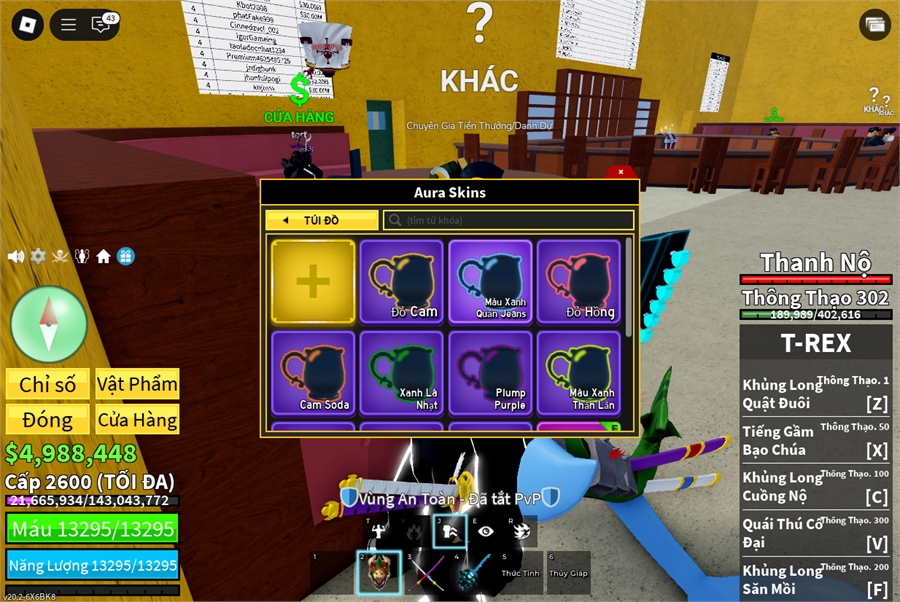Click the aura skin search field
Image resolution: width=900 pixels, height=602 pixels.
click(510, 220)
